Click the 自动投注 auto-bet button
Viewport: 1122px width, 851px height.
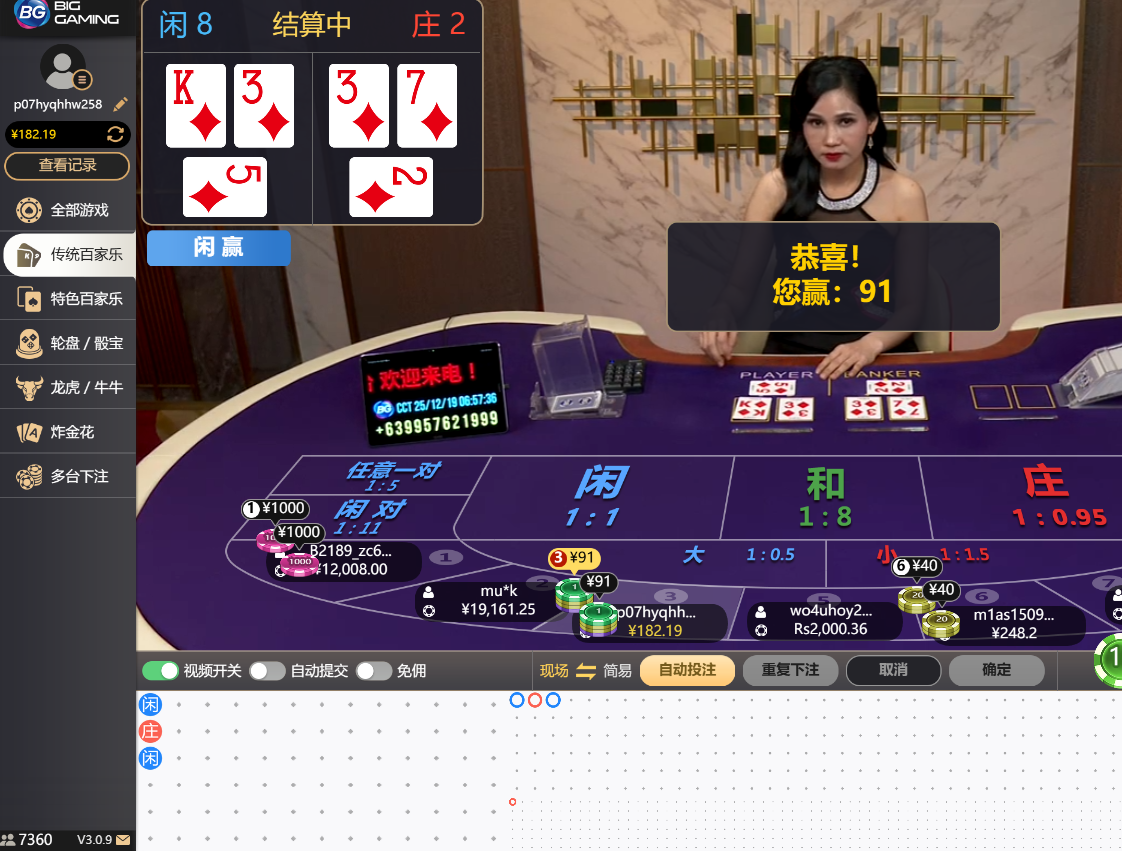[687, 670]
